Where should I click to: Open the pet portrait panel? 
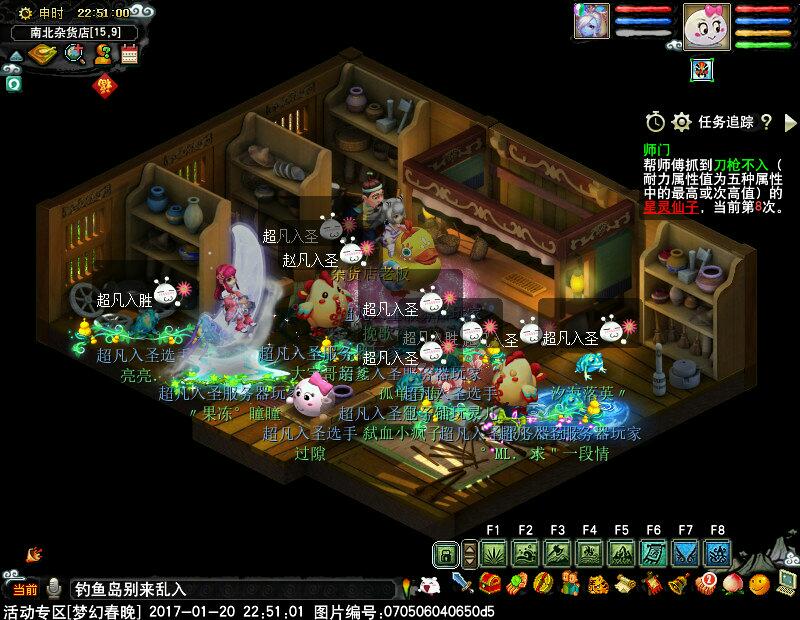tap(590, 21)
